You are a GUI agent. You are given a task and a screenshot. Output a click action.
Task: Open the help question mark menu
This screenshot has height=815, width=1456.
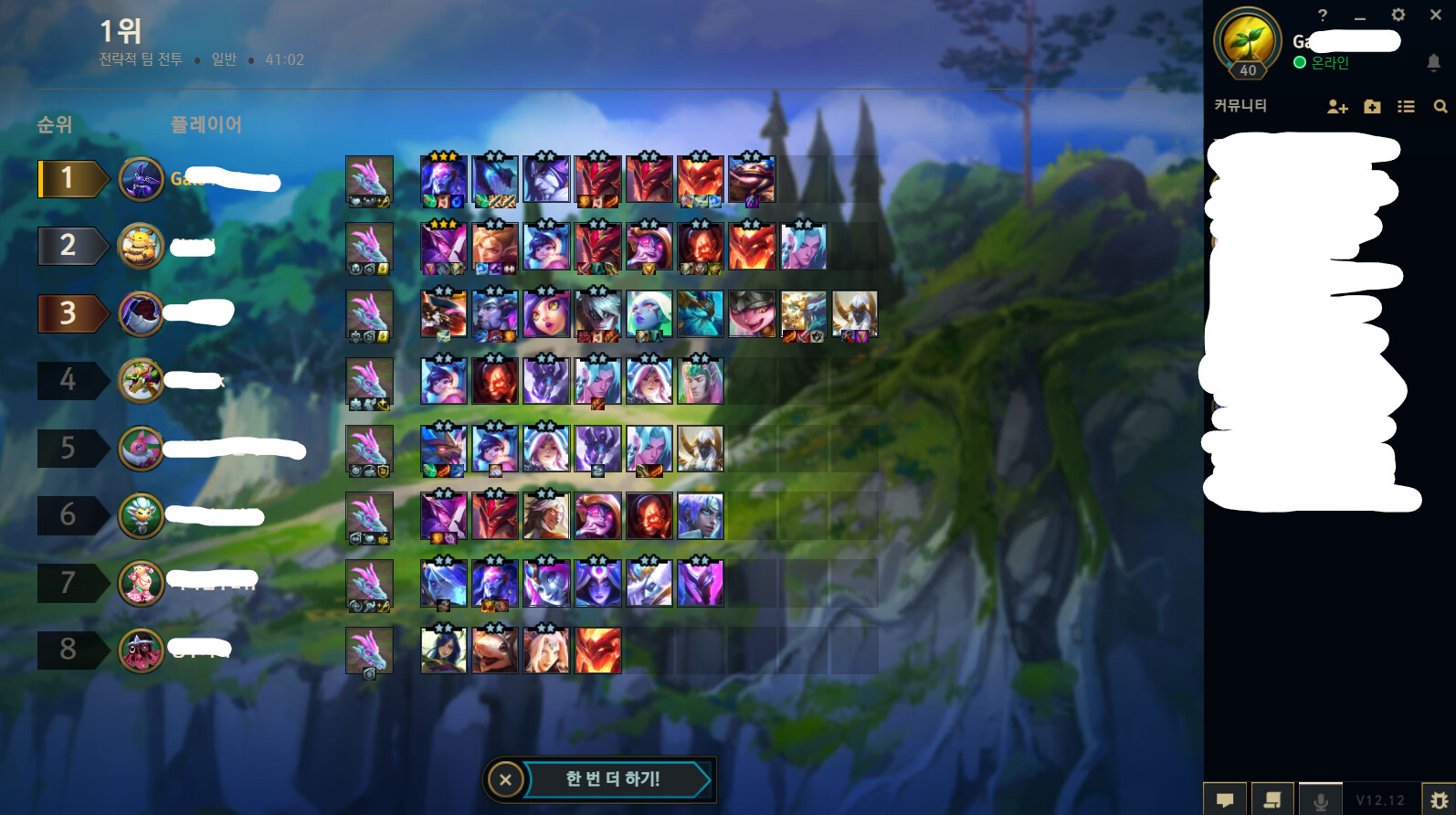[x=1324, y=15]
